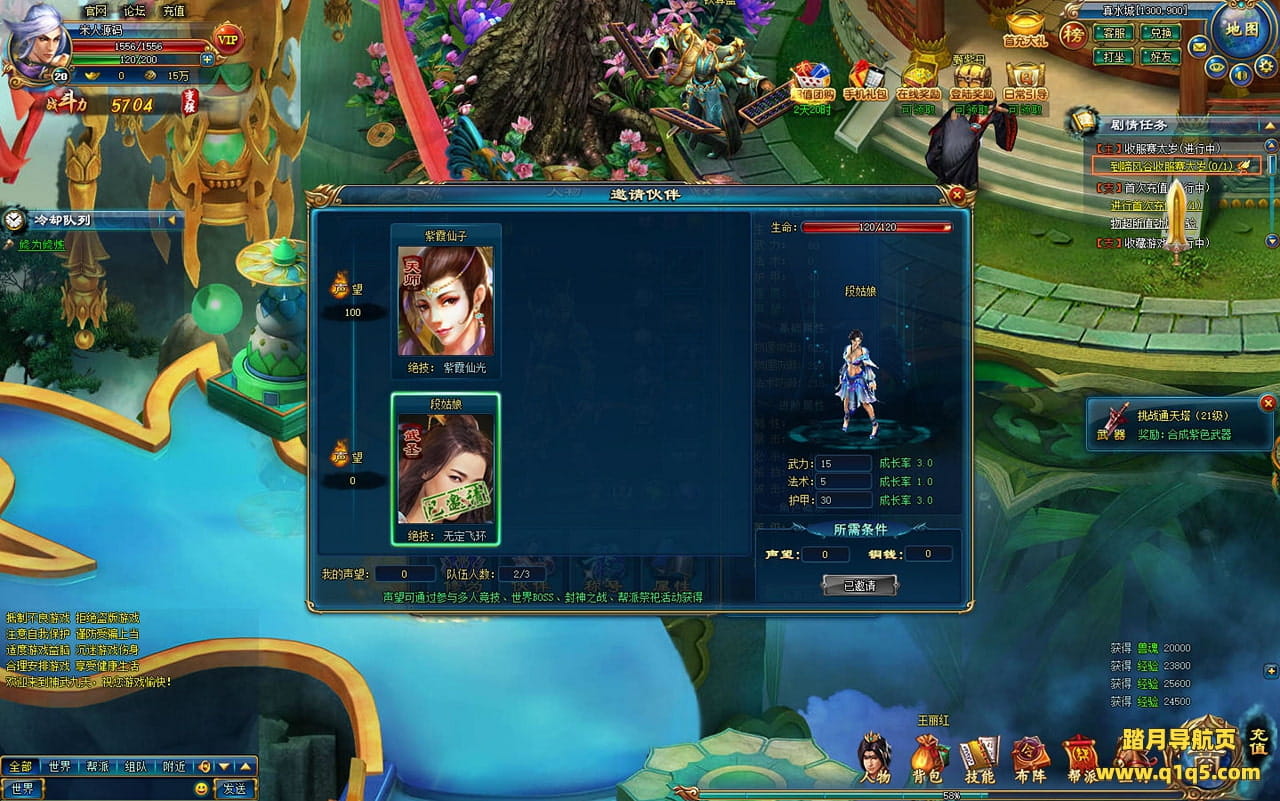1280x801 pixels.
Task: Open the 手机礼包 mobile gift pack
Action: [864, 82]
